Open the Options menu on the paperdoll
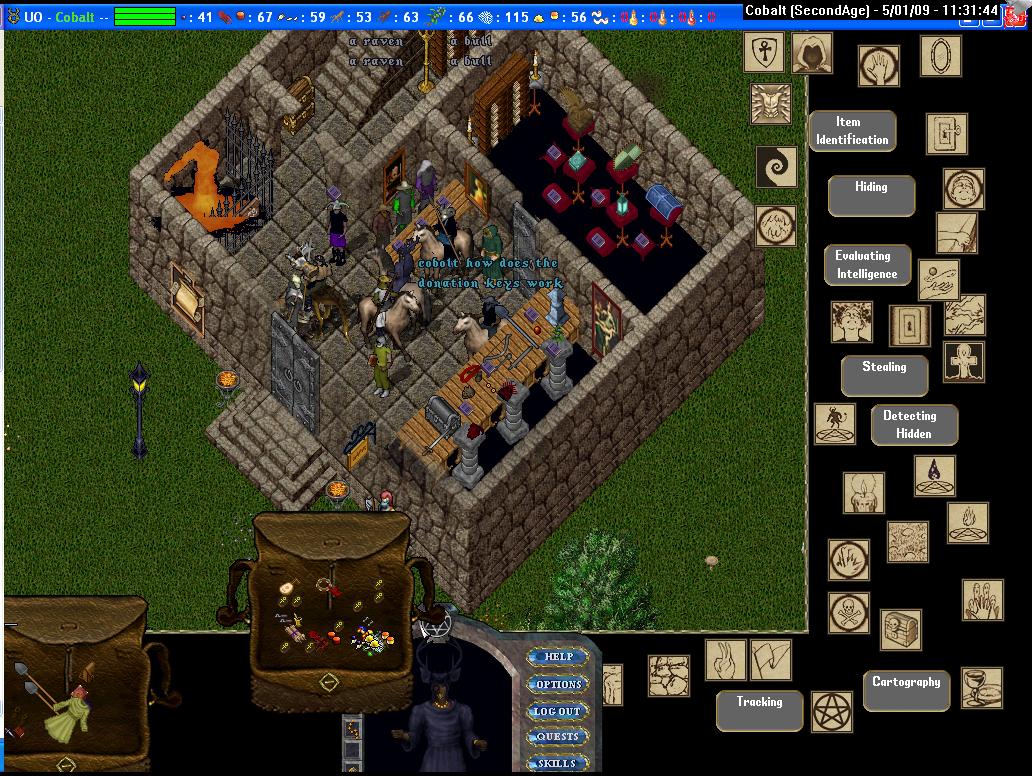The image size is (1032, 776). tap(558, 684)
